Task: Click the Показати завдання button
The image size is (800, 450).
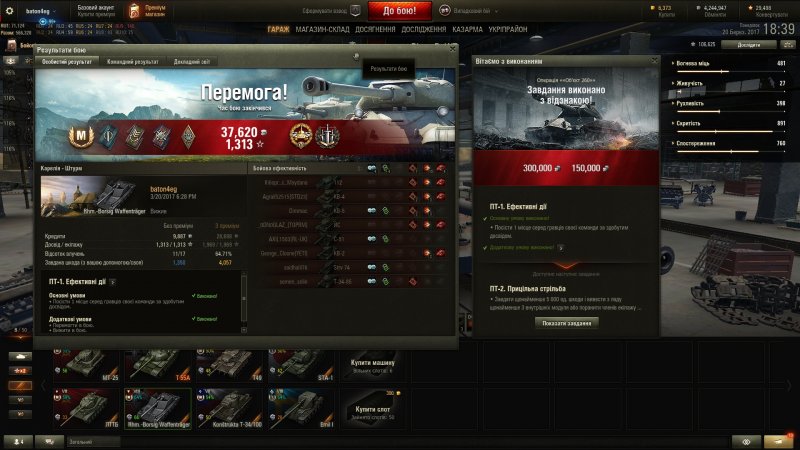Action: pyautogui.click(x=568, y=323)
